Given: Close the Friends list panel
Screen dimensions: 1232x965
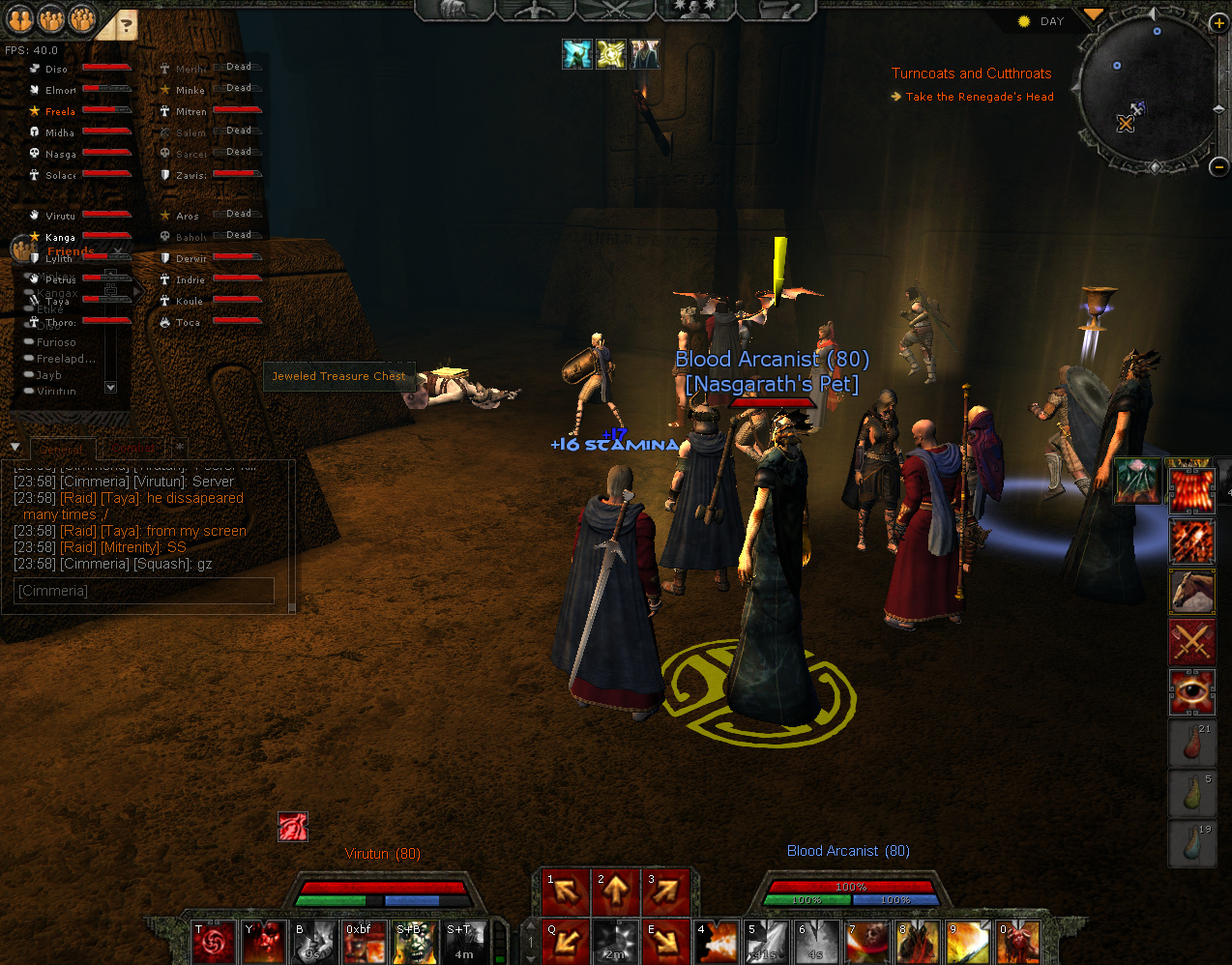Looking at the screenshot, I should (x=118, y=251).
